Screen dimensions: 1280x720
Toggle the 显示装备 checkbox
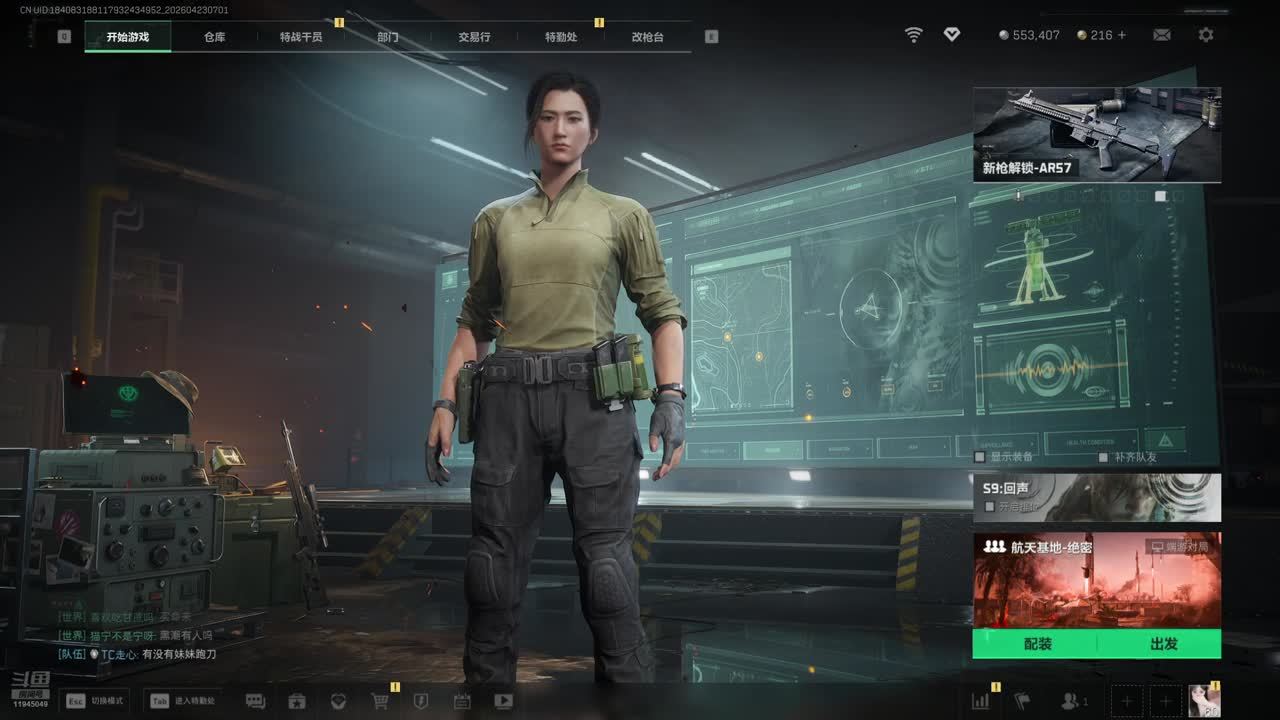pyautogui.click(x=980, y=457)
